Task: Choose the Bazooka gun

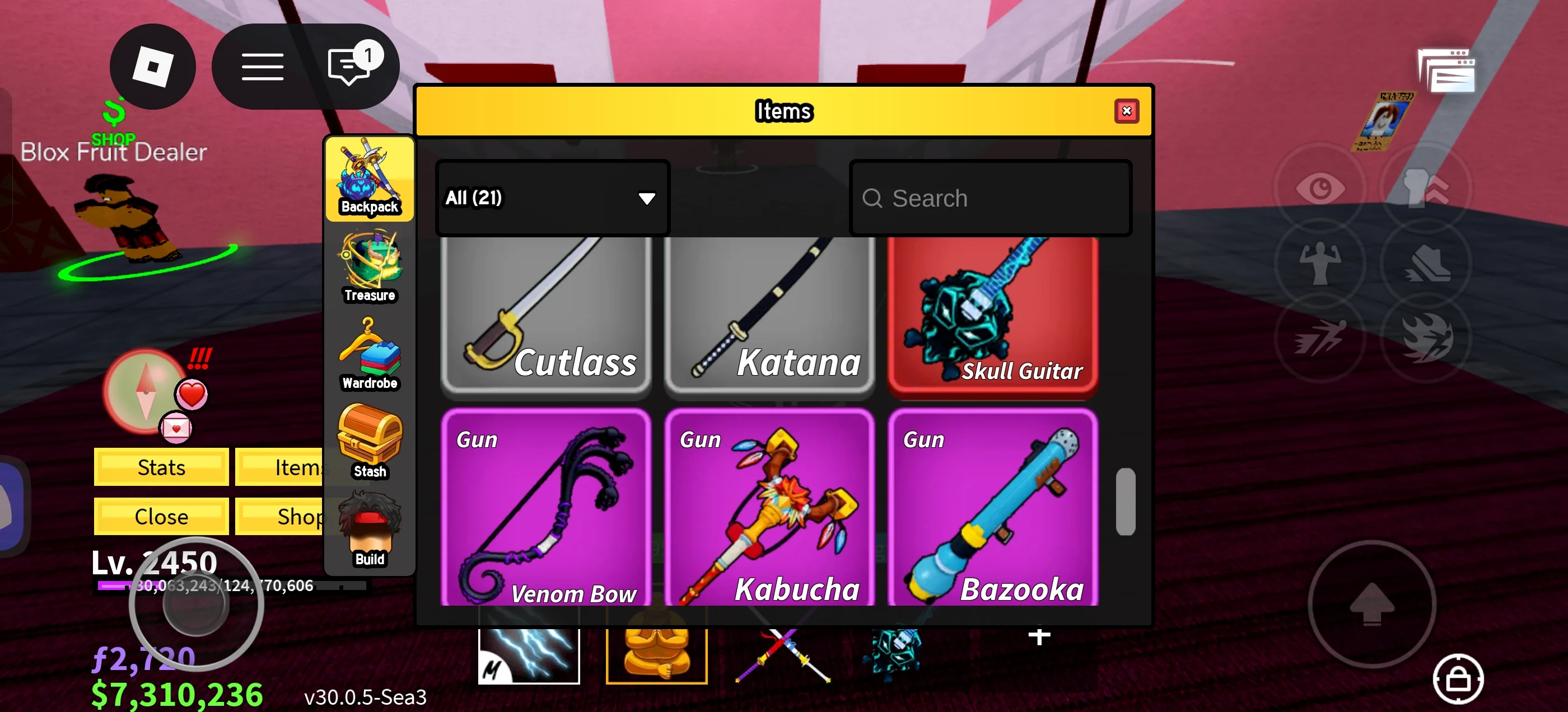Action: point(993,508)
